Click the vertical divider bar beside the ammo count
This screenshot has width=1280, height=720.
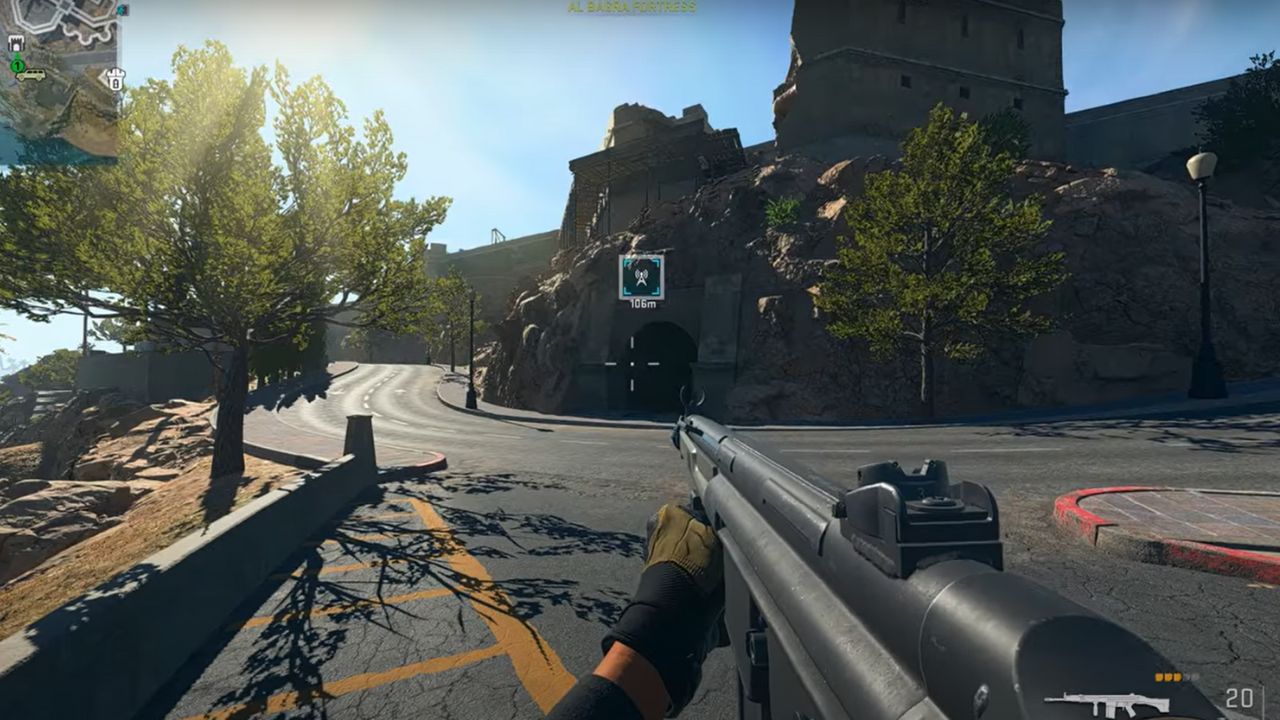(x=1264, y=700)
